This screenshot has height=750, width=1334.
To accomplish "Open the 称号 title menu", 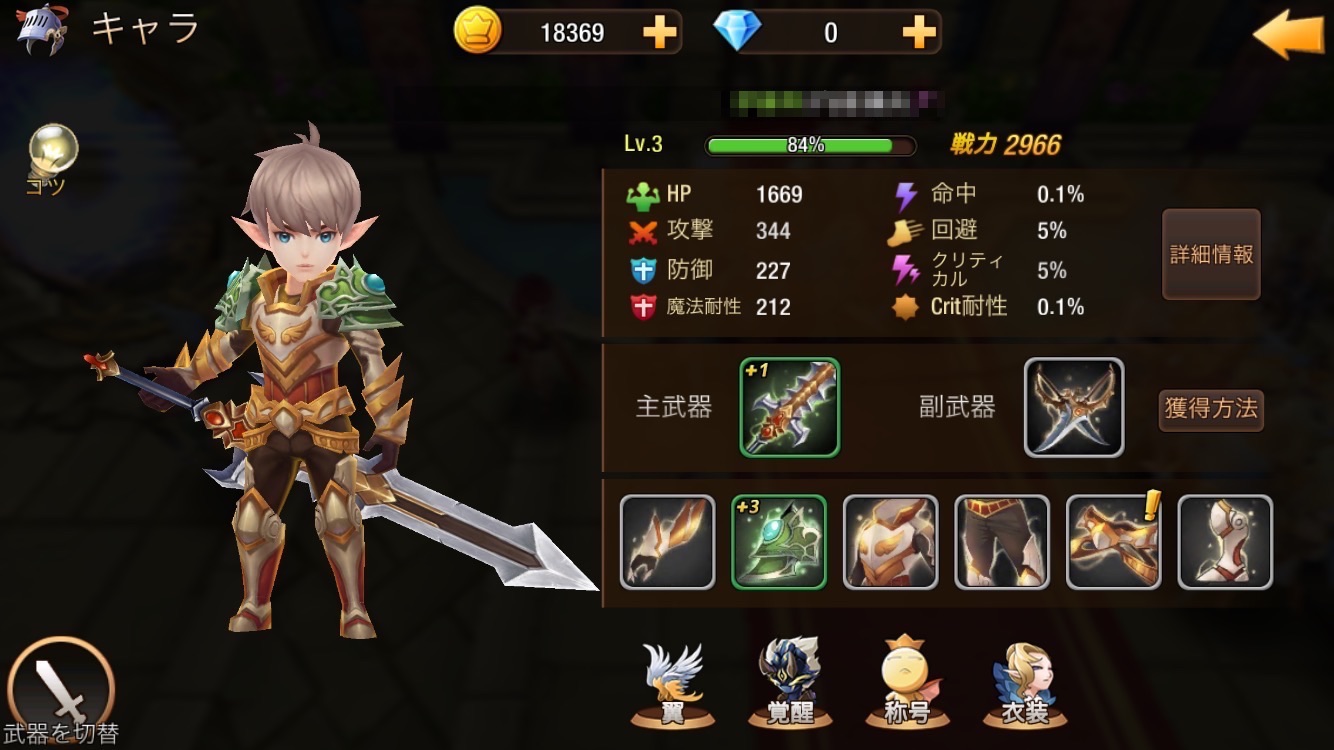I will (x=907, y=685).
